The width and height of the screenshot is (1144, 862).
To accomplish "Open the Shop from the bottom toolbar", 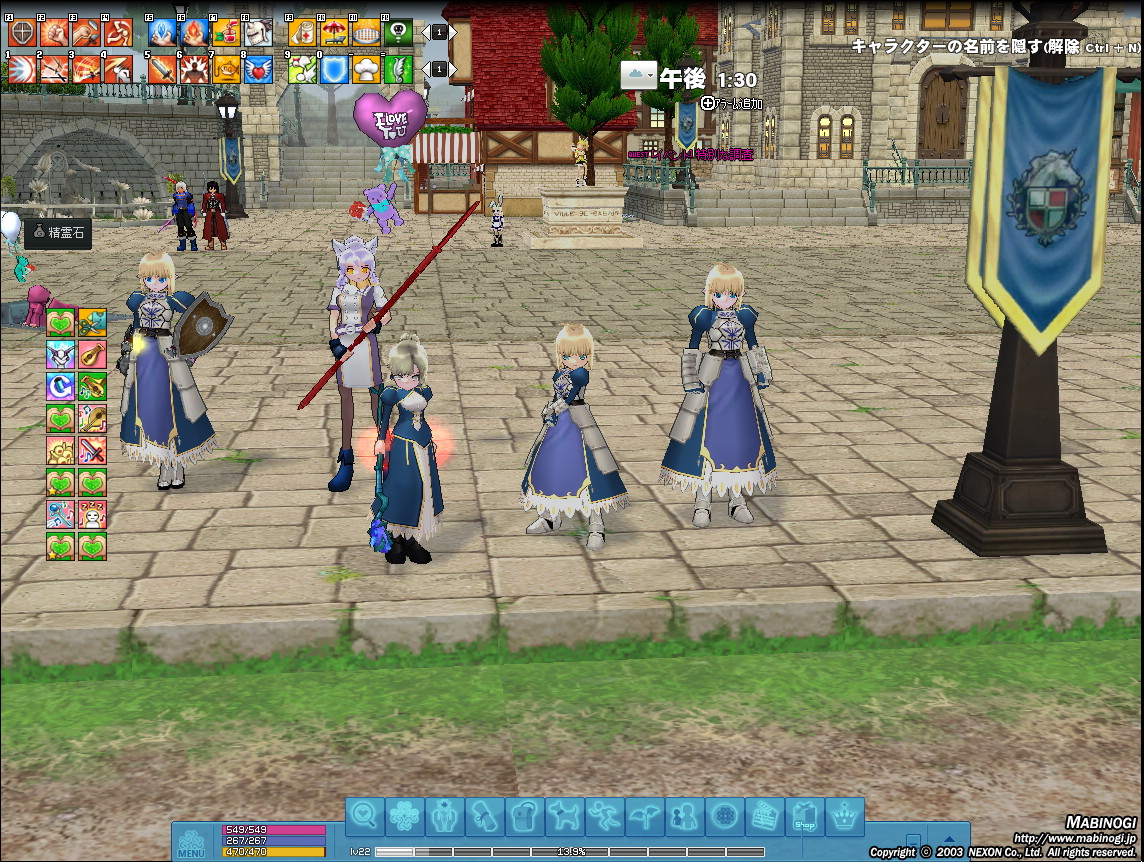I will (804, 817).
